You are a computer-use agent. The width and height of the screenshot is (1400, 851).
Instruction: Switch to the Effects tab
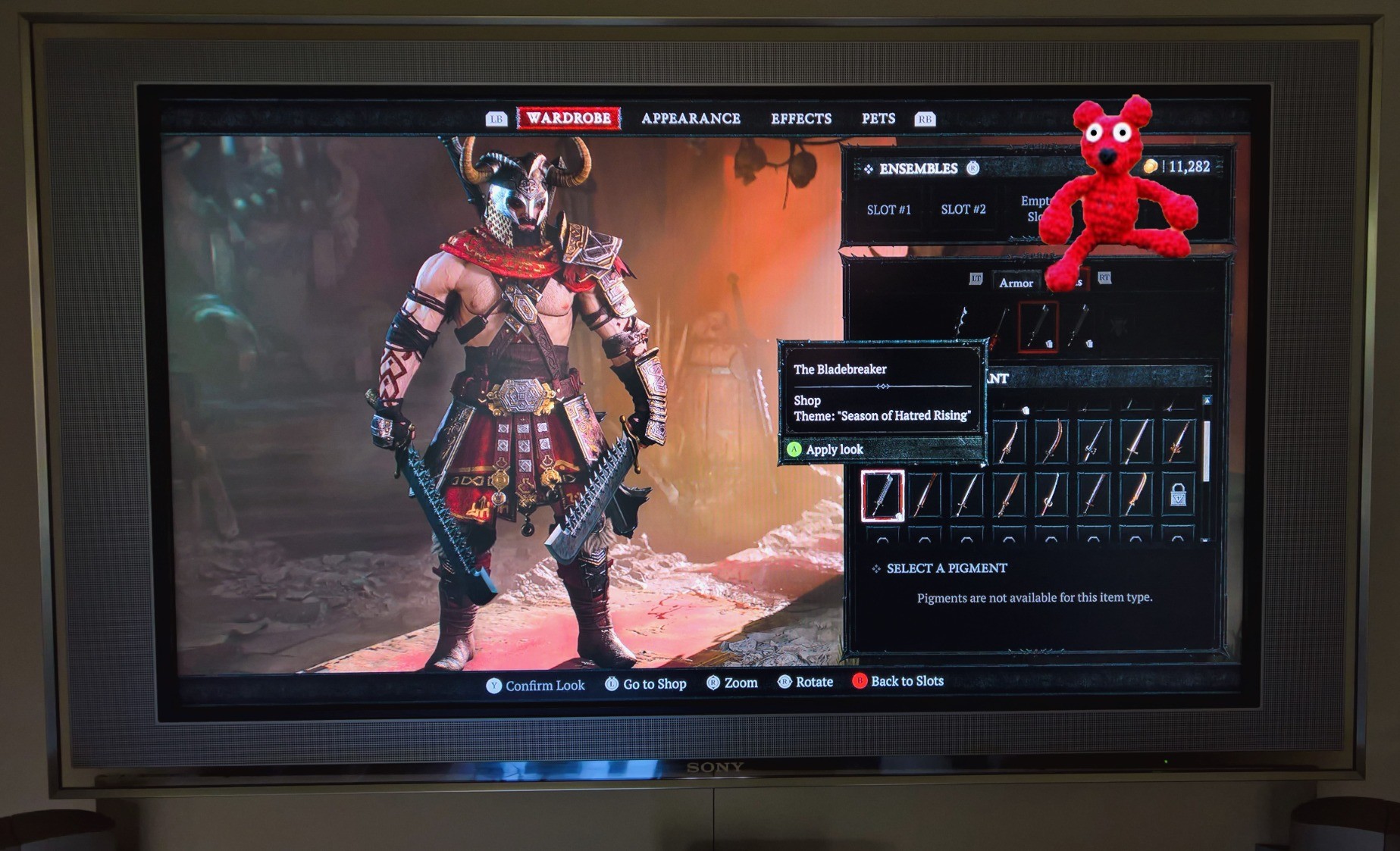click(800, 118)
